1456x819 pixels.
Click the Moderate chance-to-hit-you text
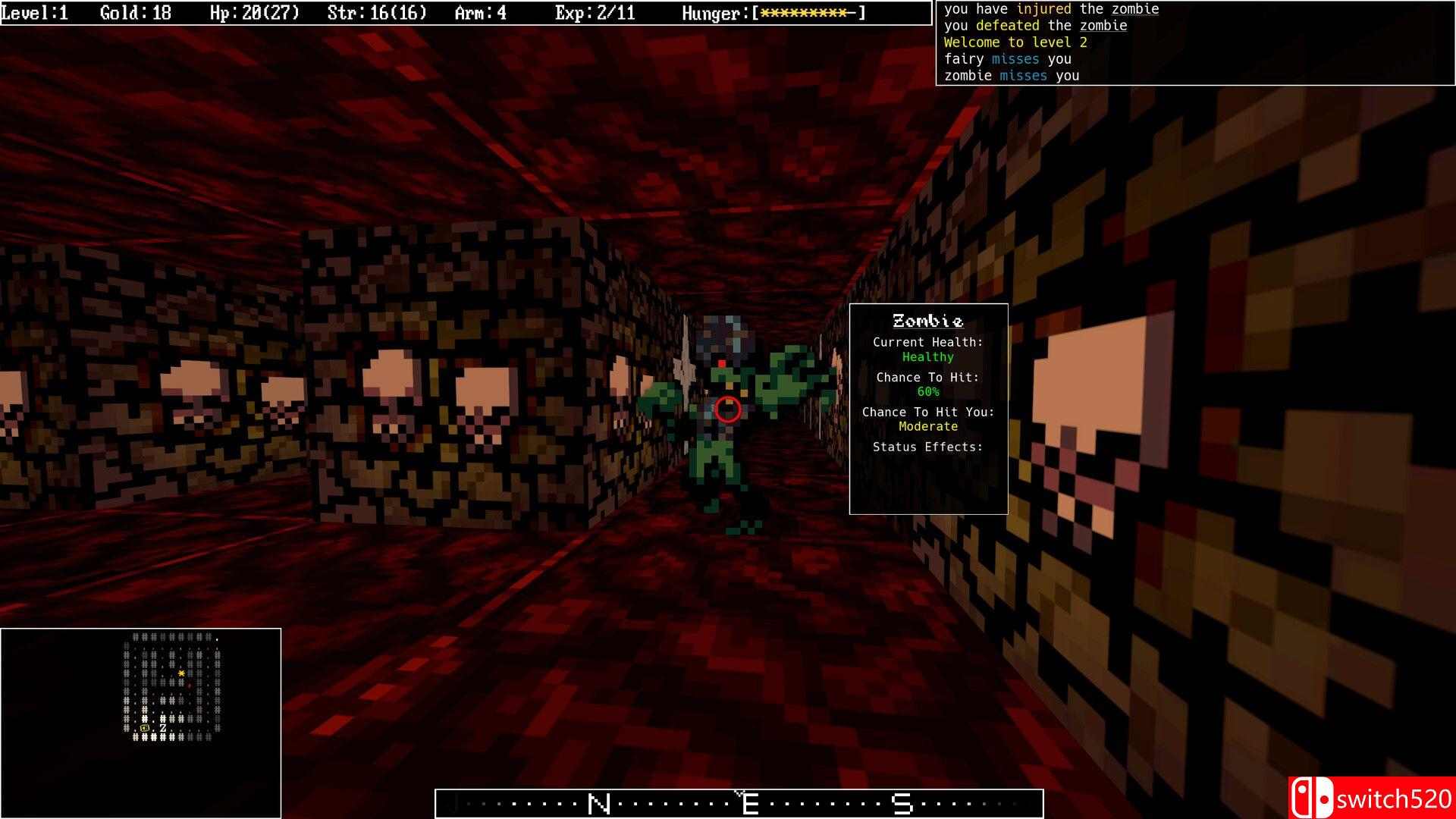tap(927, 426)
